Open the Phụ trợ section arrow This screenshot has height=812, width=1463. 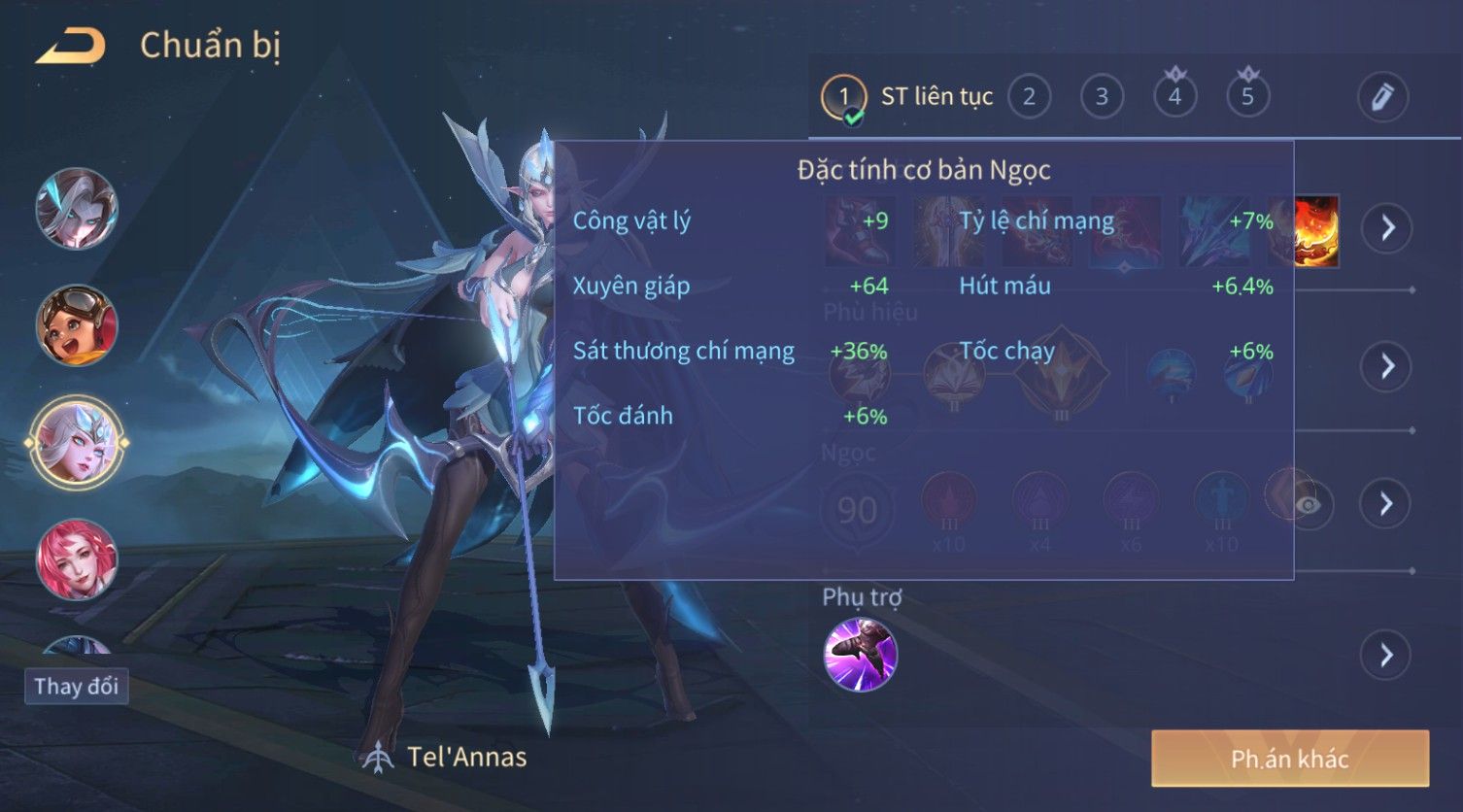[1386, 656]
